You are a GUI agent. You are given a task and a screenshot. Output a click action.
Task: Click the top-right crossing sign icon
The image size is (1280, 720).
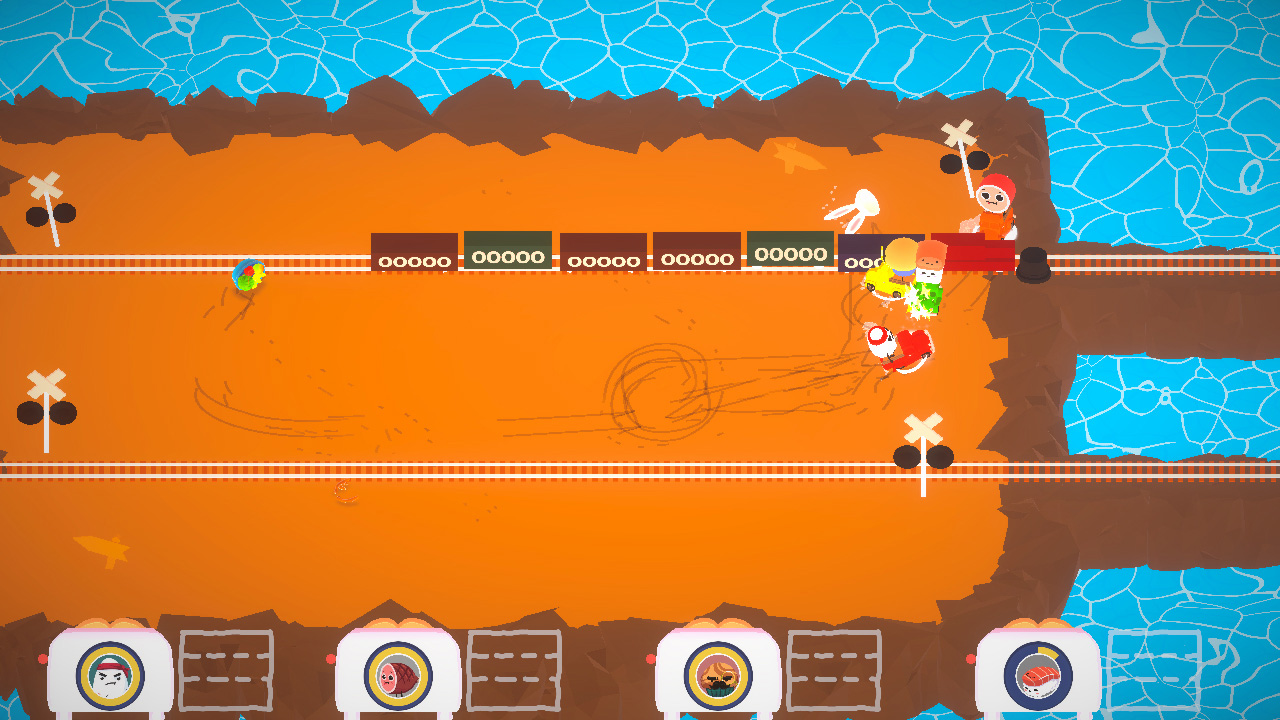tap(959, 131)
